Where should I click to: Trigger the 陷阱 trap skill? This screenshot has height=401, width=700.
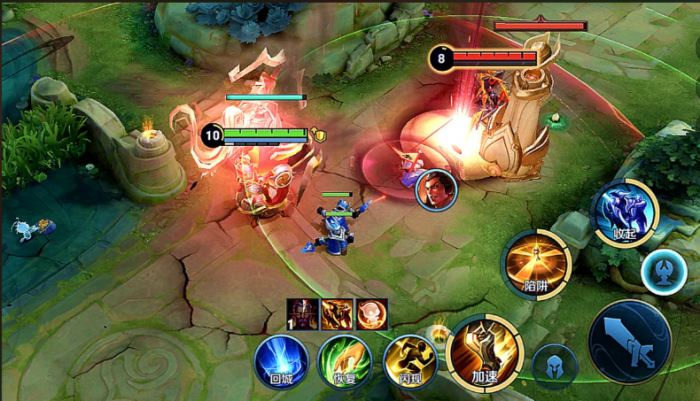click(537, 264)
